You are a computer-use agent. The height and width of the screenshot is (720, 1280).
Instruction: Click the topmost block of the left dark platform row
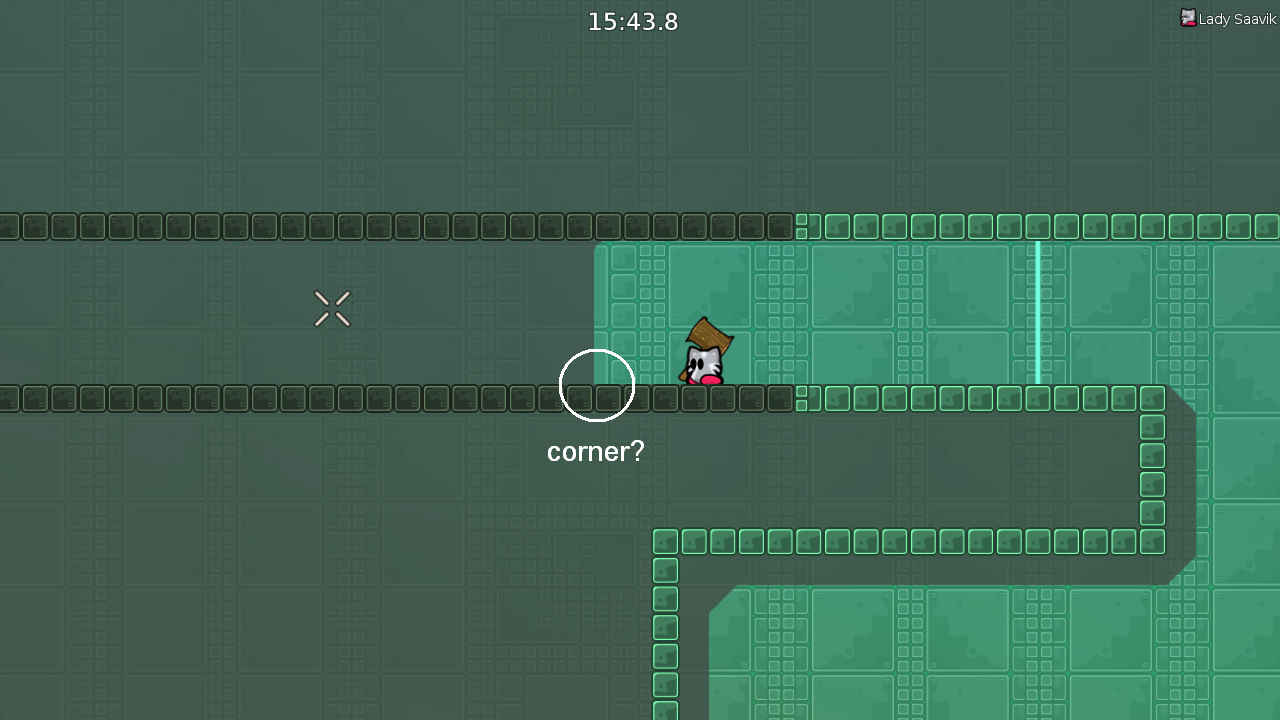point(200,226)
